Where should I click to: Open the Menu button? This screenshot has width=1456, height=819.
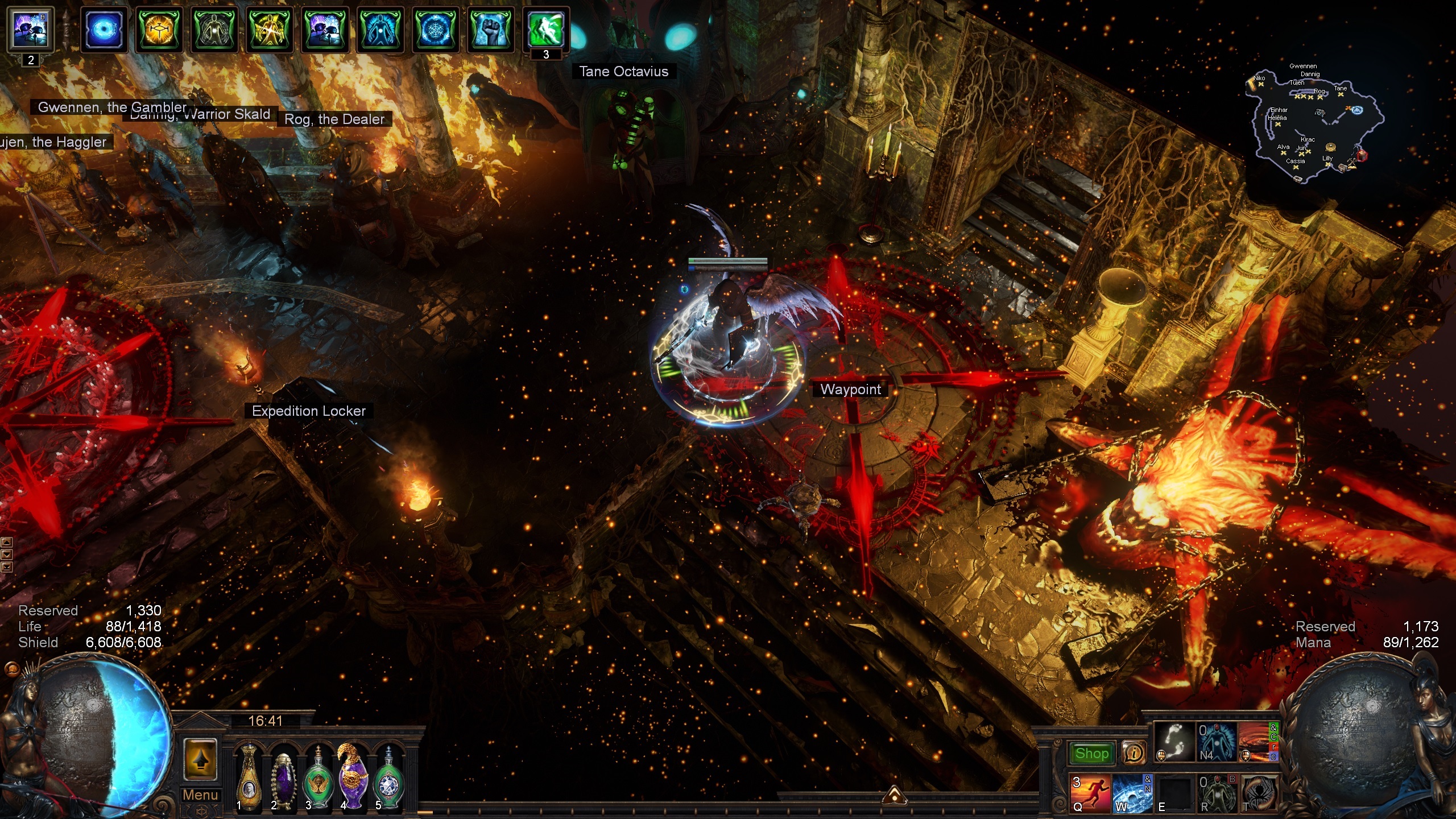coord(200,795)
